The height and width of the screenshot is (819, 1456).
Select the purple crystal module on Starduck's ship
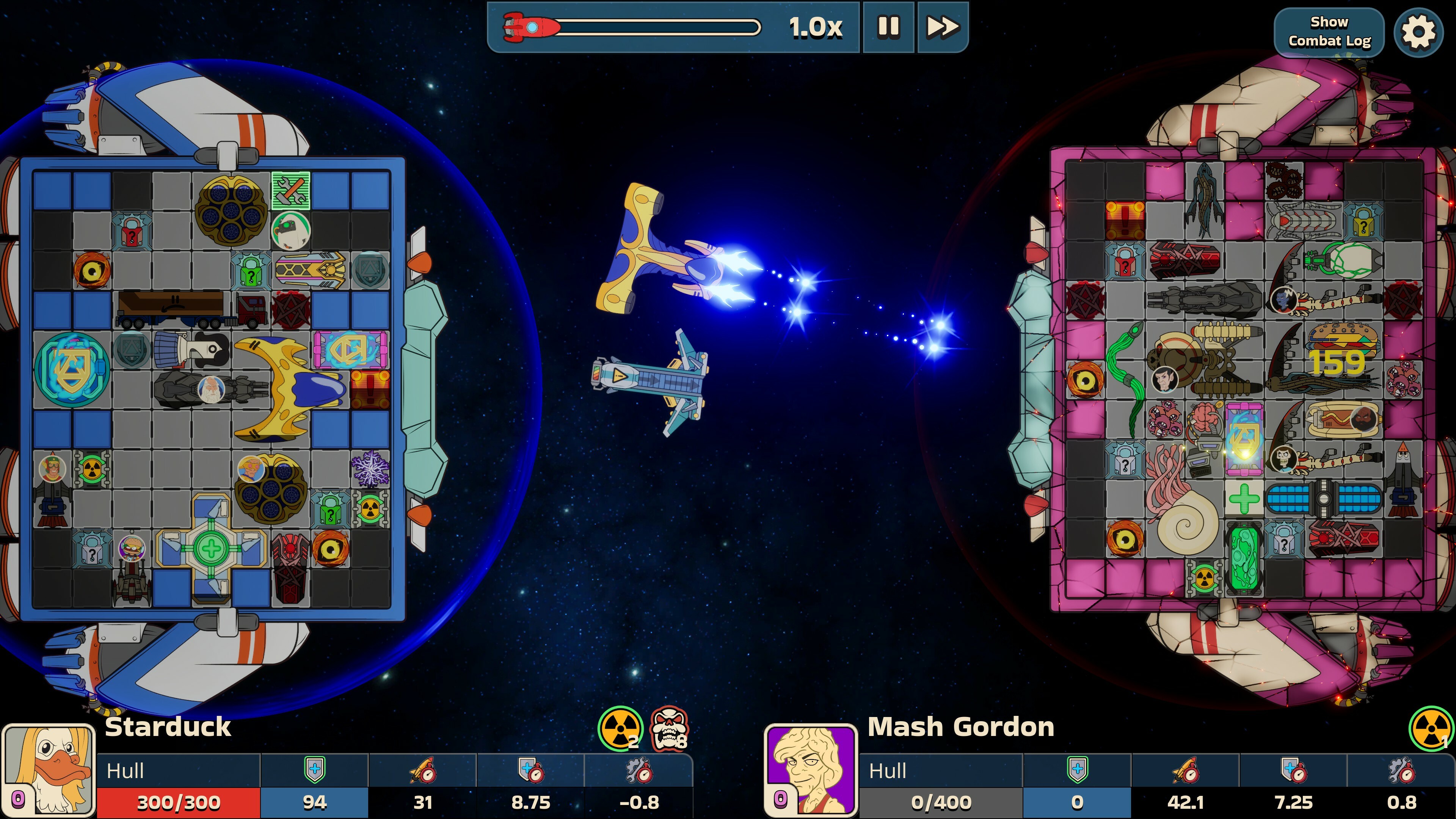pyautogui.click(x=370, y=469)
